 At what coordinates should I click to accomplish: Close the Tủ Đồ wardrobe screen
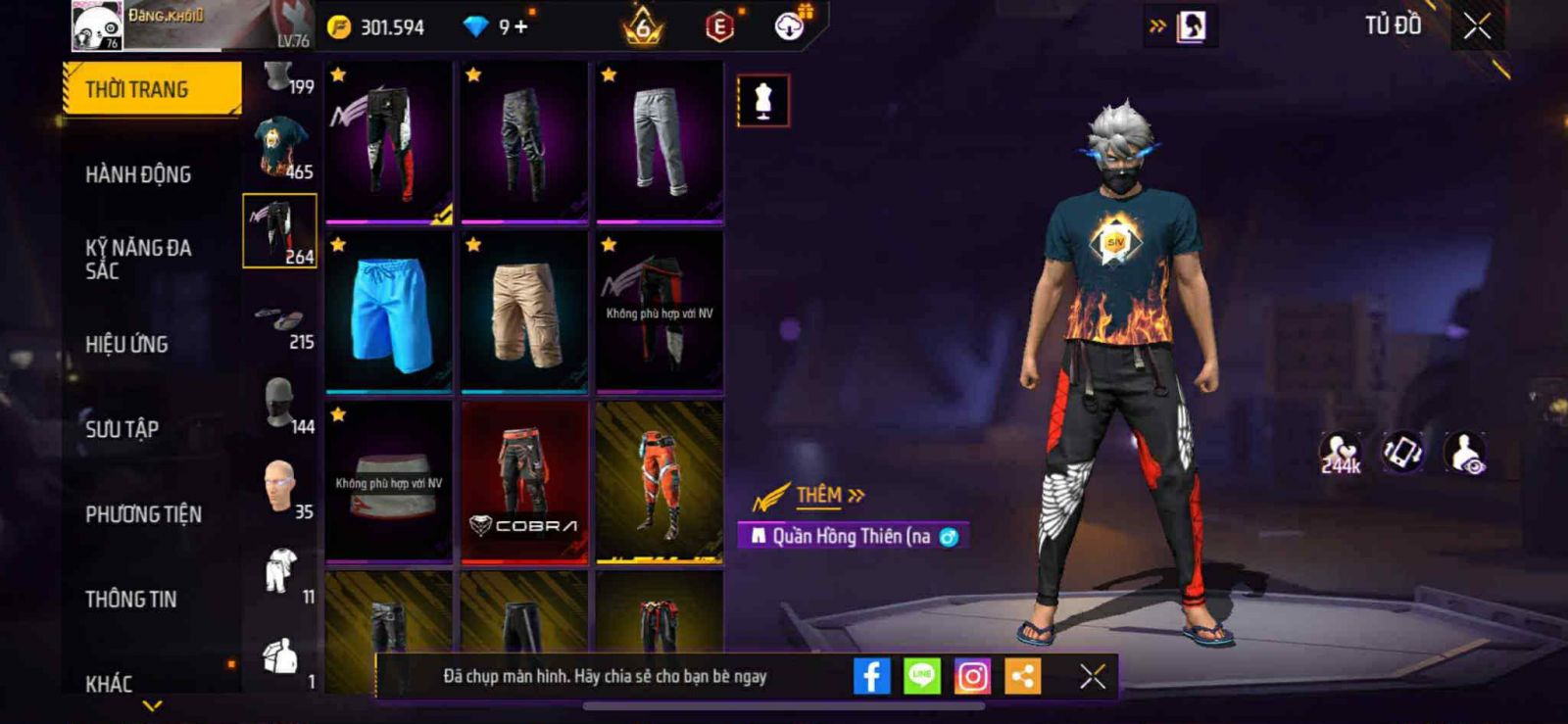tap(1477, 26)
